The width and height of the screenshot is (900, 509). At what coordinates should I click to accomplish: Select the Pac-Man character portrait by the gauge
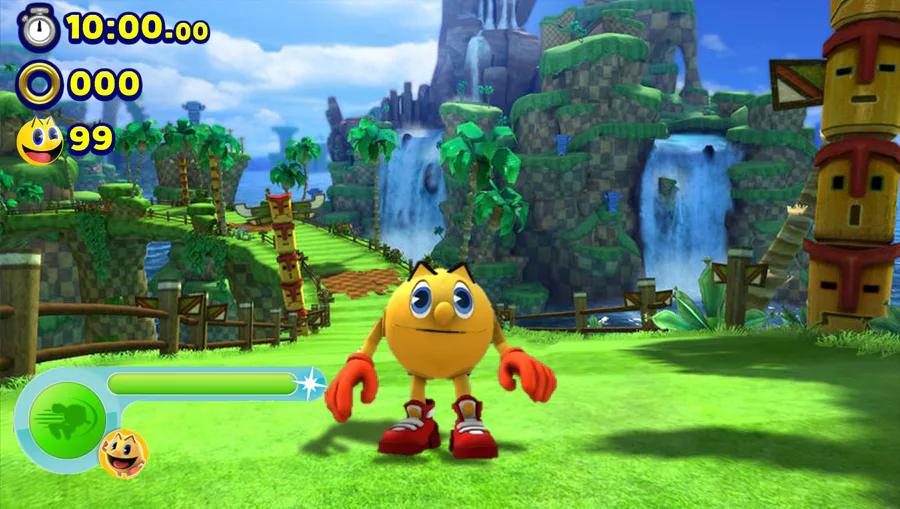click(124, 453)
